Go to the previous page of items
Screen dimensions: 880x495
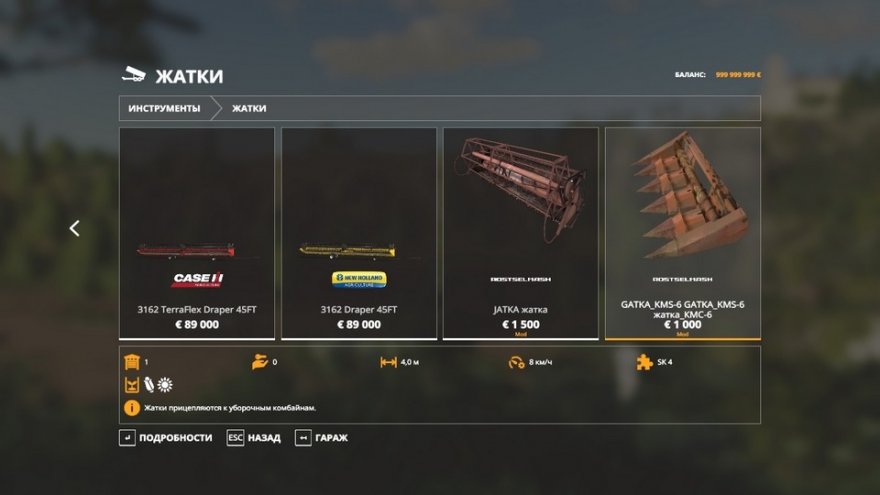pos(74,228)
